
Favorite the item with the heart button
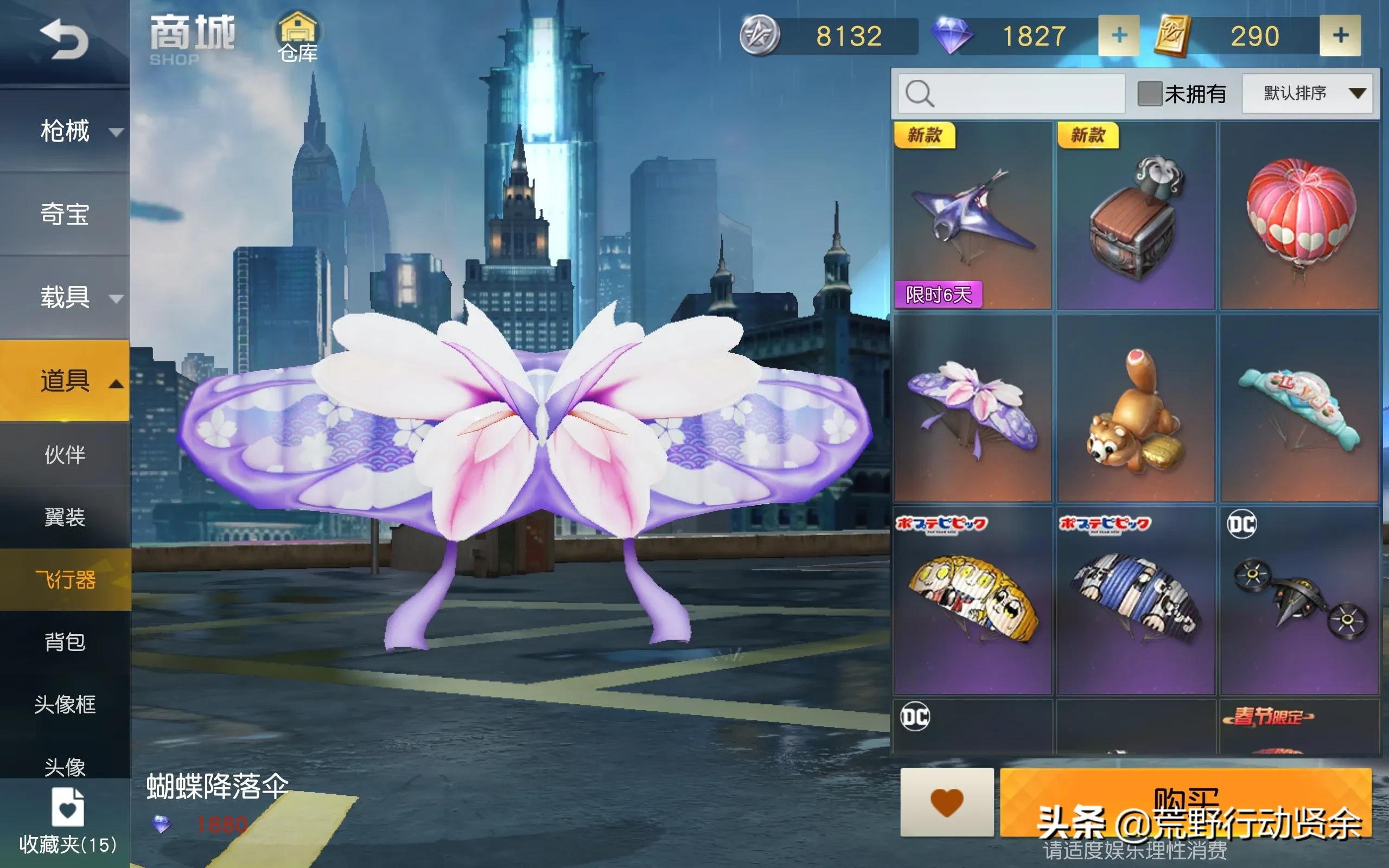pyautogui.click(x=946, y=802)
